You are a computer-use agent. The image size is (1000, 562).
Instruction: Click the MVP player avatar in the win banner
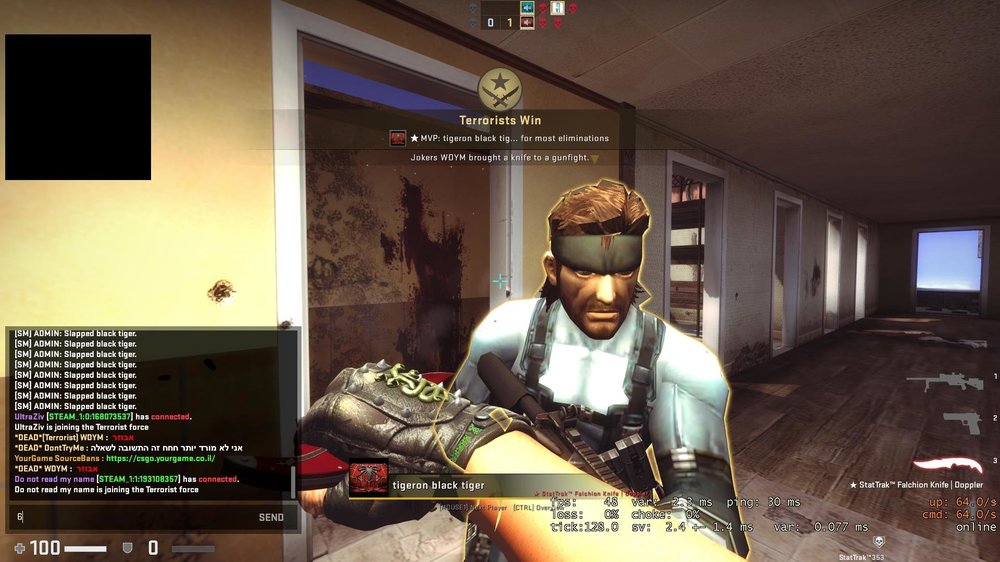[398, 138]
